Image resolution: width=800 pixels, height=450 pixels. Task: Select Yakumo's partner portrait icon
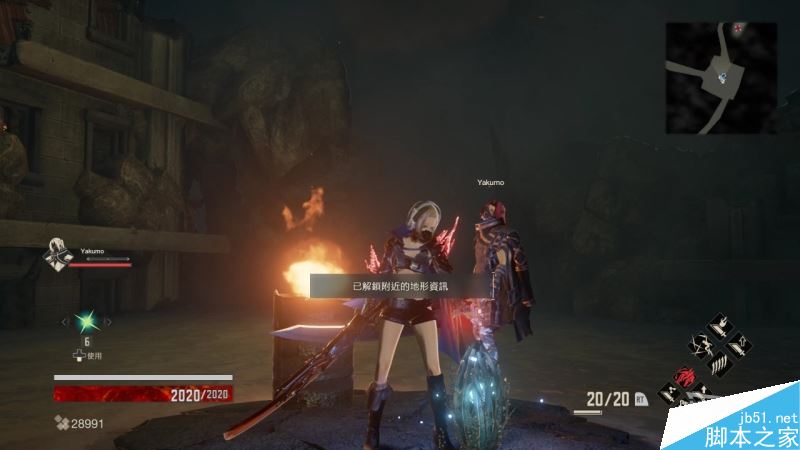[57, 258]
